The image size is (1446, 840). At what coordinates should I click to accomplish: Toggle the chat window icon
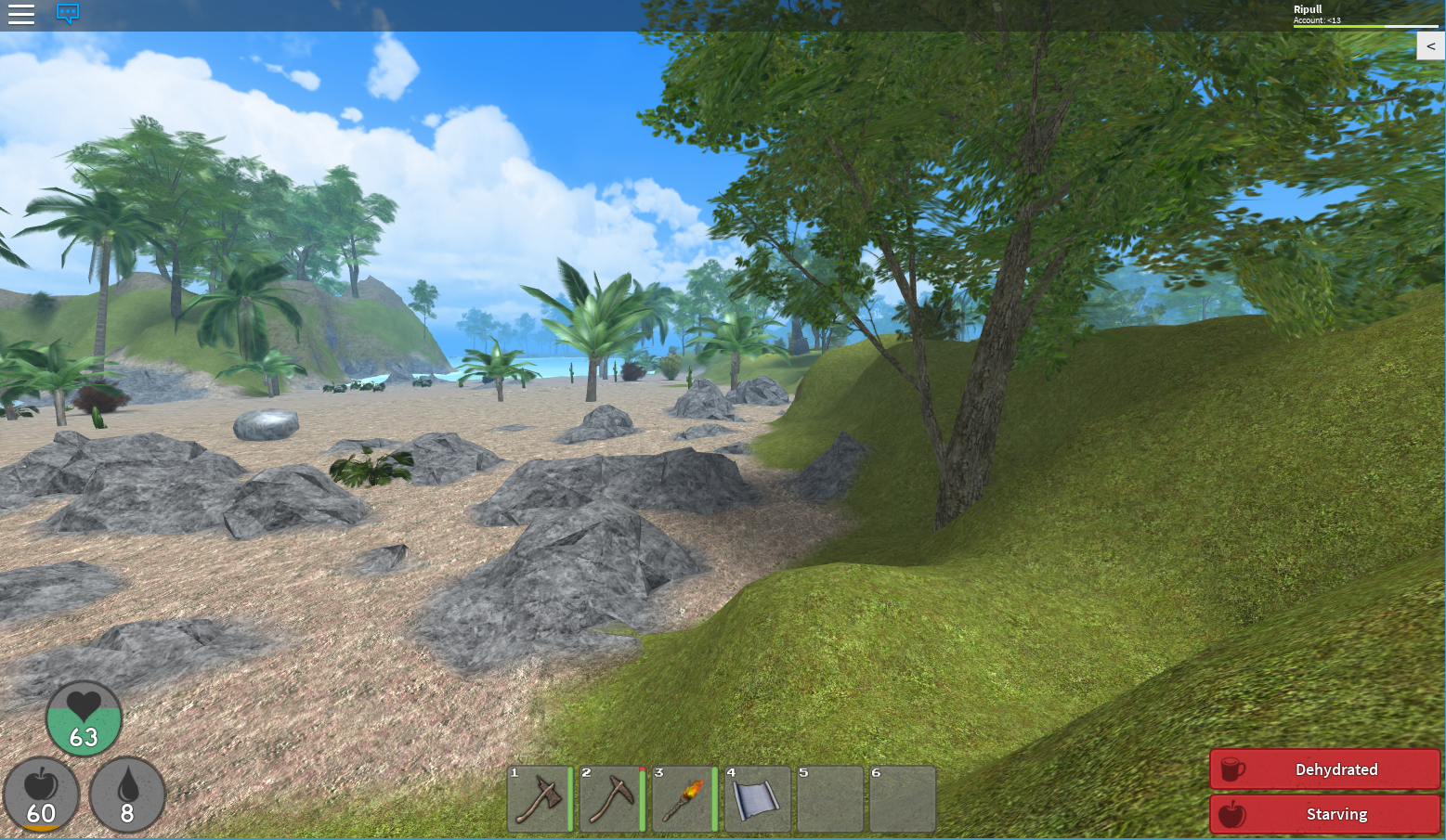(68, 14)
